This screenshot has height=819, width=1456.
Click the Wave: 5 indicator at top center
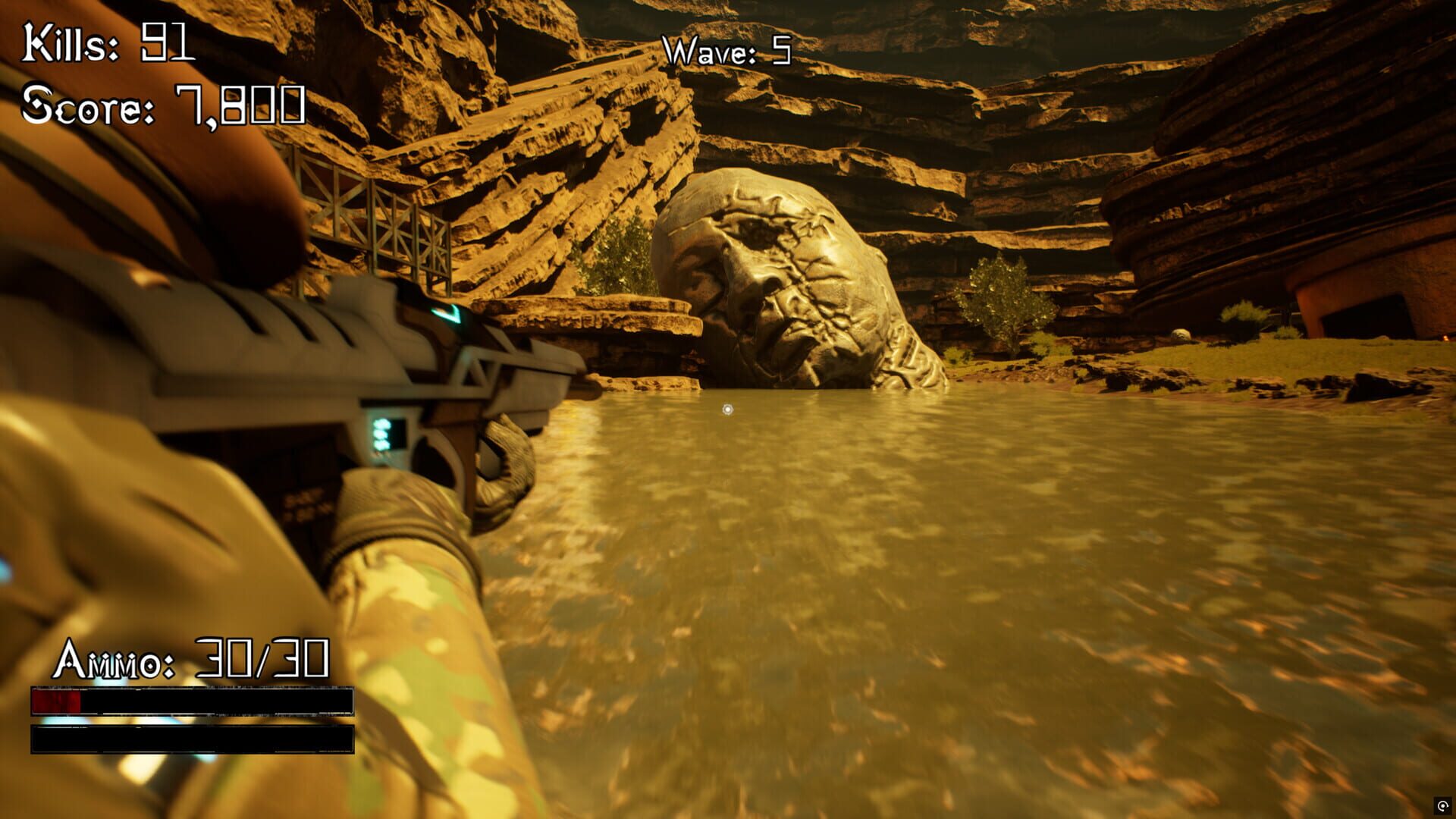pos(725,49)
